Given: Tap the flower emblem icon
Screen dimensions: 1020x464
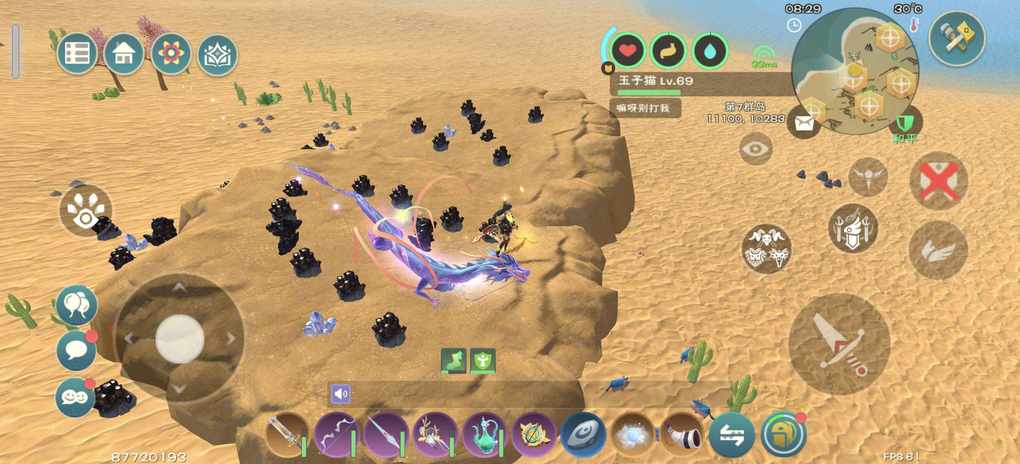Looking at the screenshot, I should tap(171, 53).
